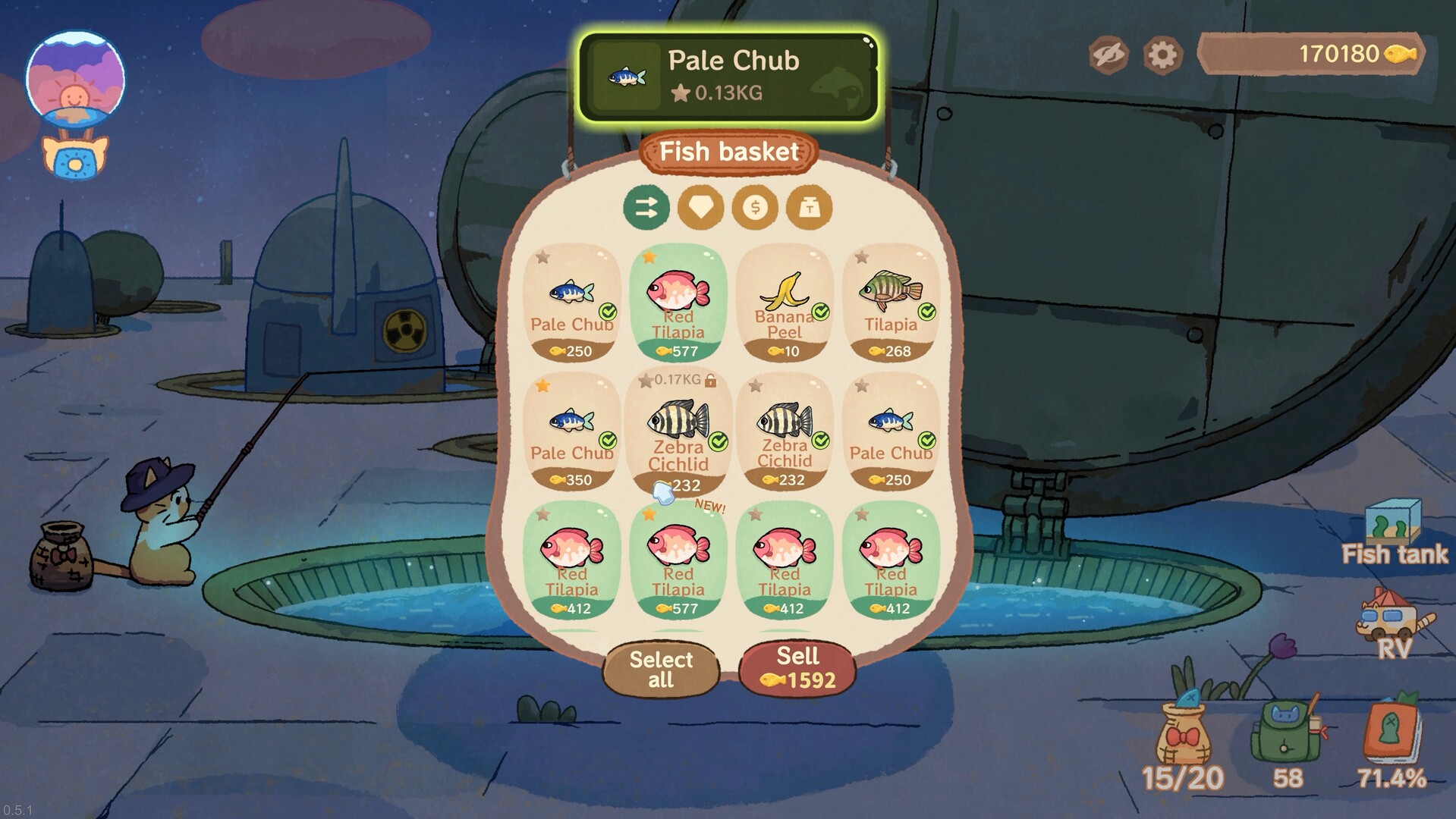1456x819 pixels.
Task: Open the settings gear
Action: (x=1162, y=54)
